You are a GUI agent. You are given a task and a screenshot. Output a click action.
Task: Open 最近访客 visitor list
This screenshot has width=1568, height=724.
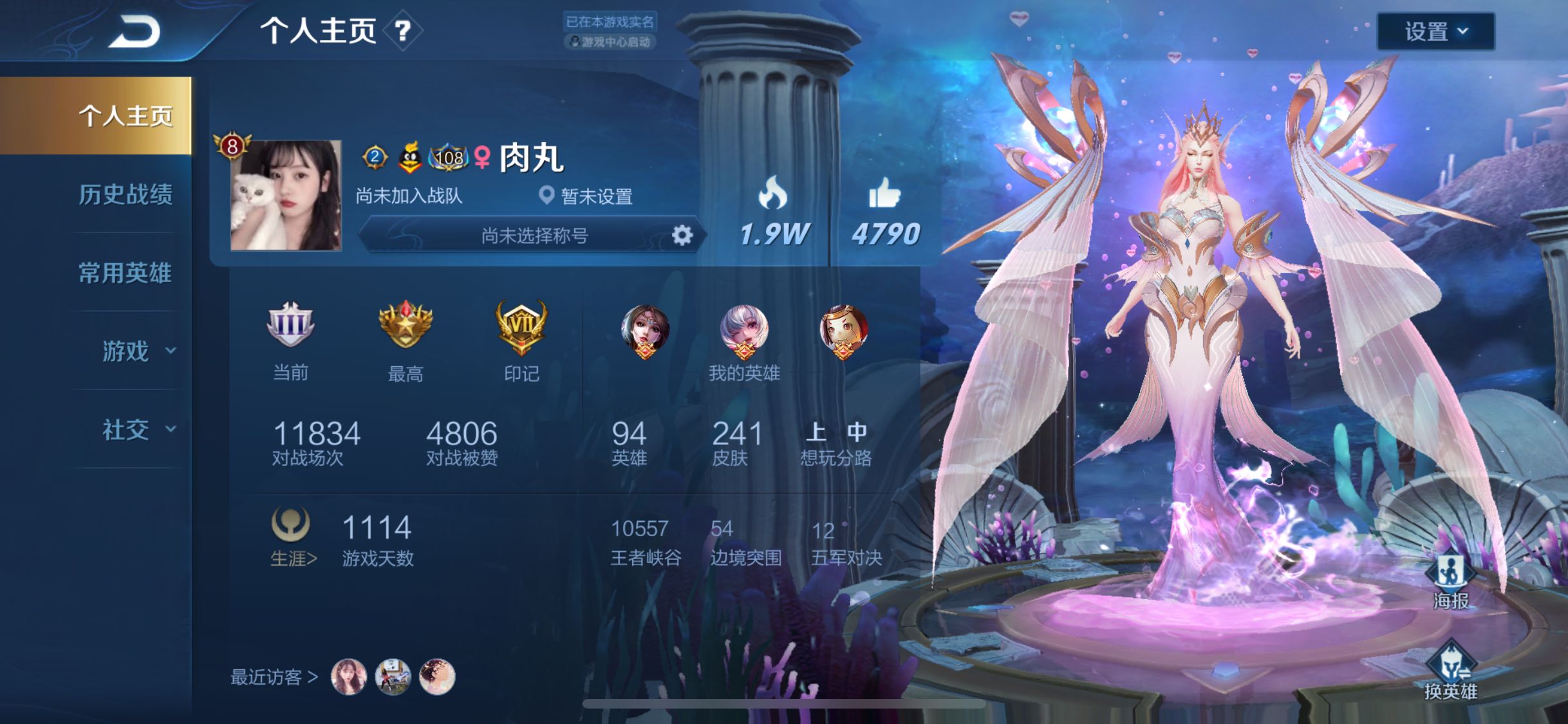coord(274,677)
